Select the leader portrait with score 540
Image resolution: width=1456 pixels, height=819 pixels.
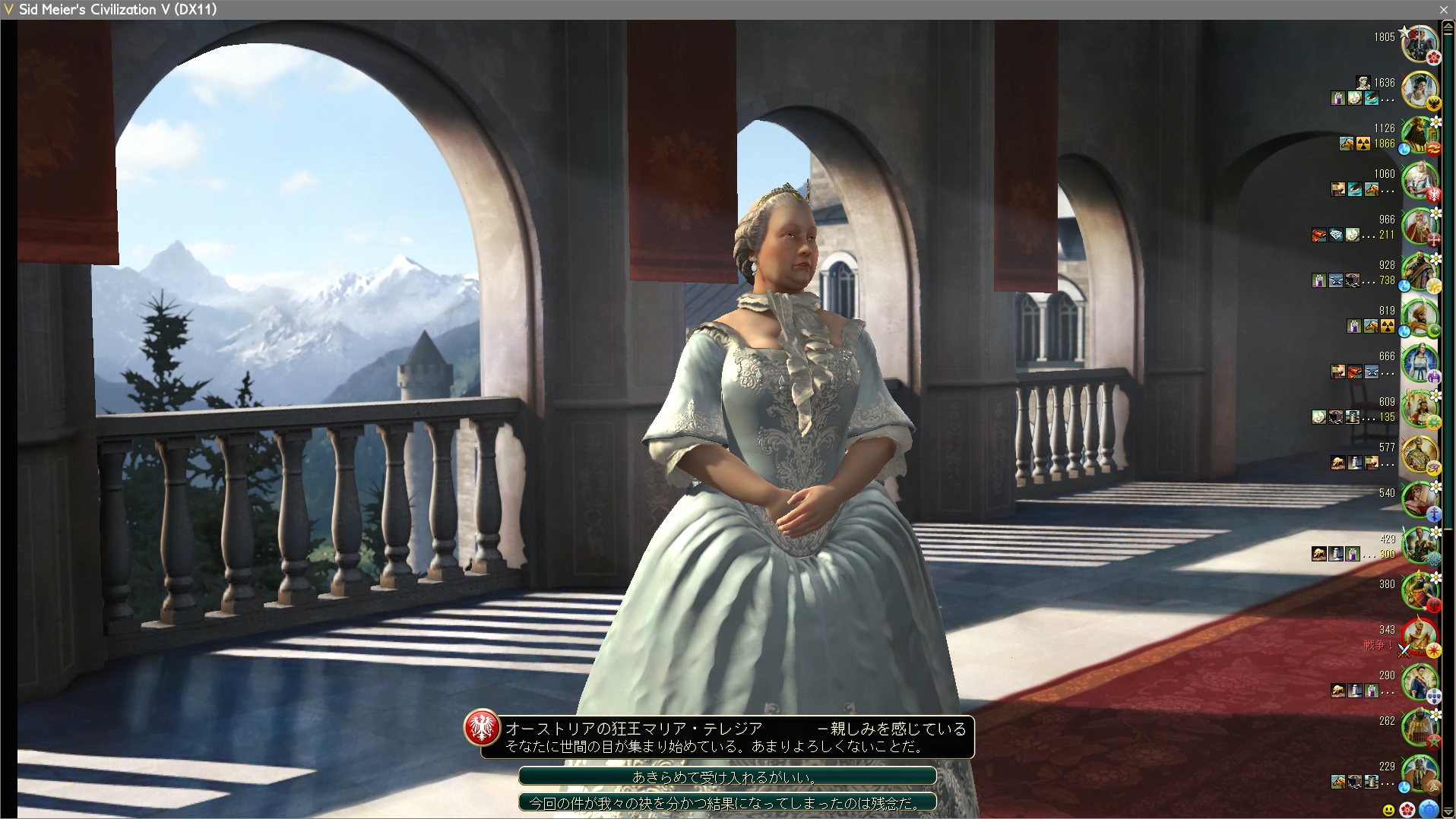point(1419,500)
